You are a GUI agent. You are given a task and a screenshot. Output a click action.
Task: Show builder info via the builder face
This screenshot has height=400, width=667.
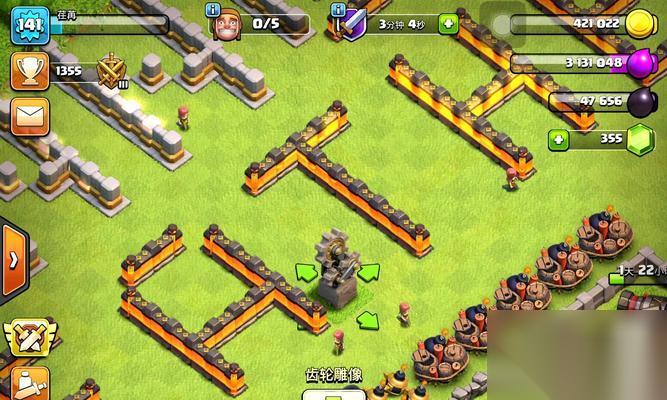pyautogui.click(x=226, y=24)
